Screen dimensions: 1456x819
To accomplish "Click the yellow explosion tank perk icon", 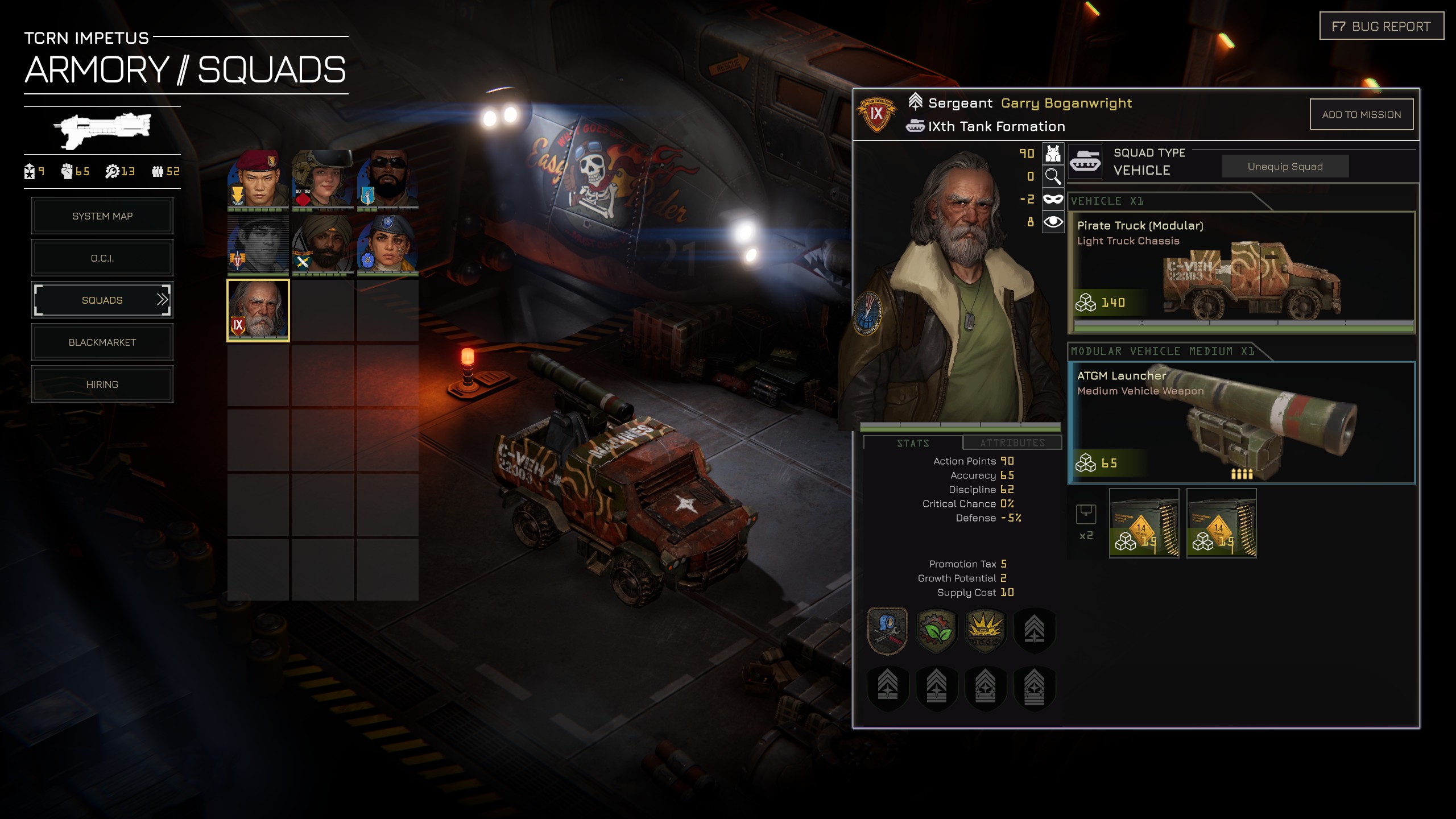I will coord(985,631).
